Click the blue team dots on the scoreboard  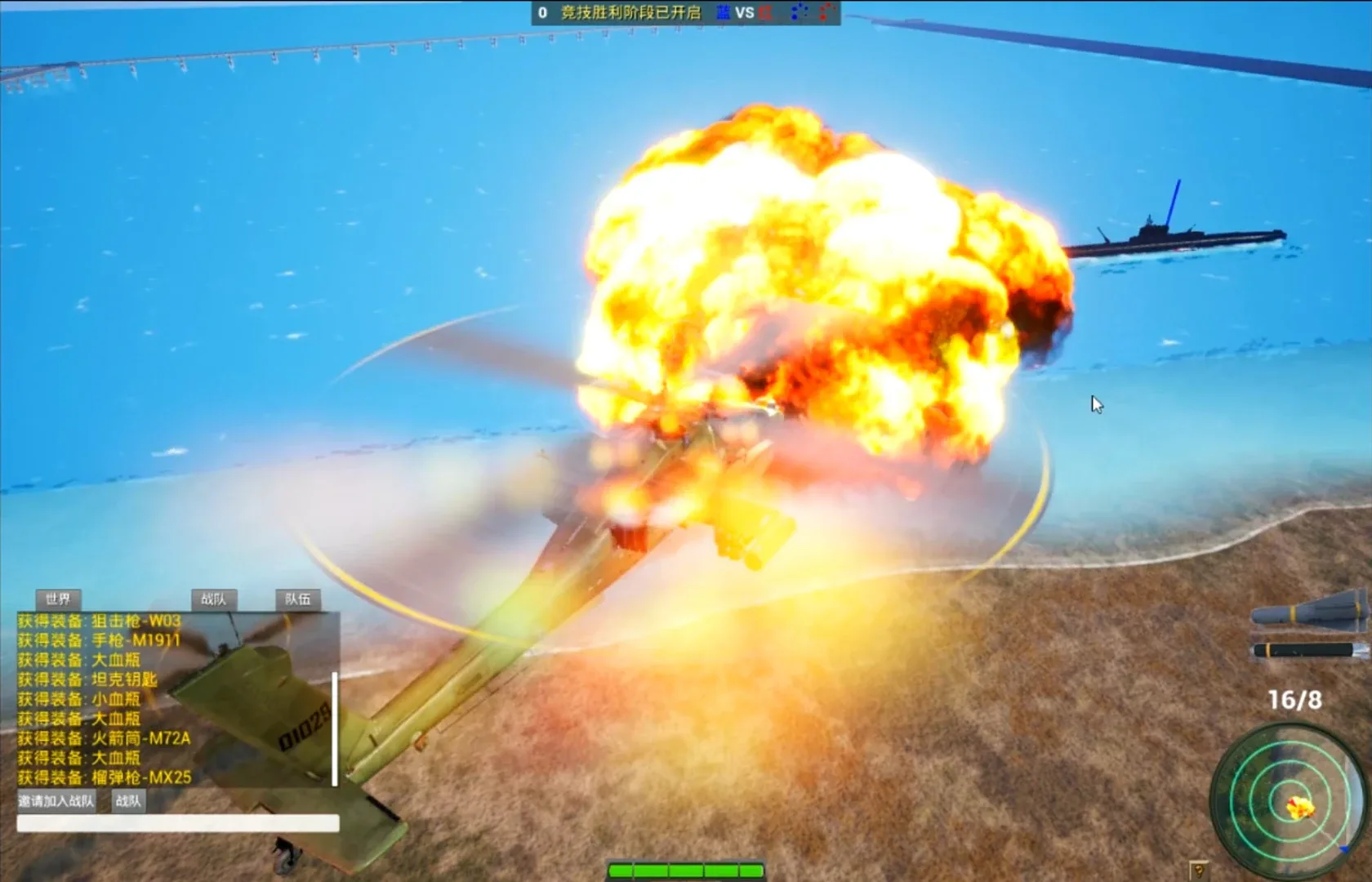pos(800,11)
